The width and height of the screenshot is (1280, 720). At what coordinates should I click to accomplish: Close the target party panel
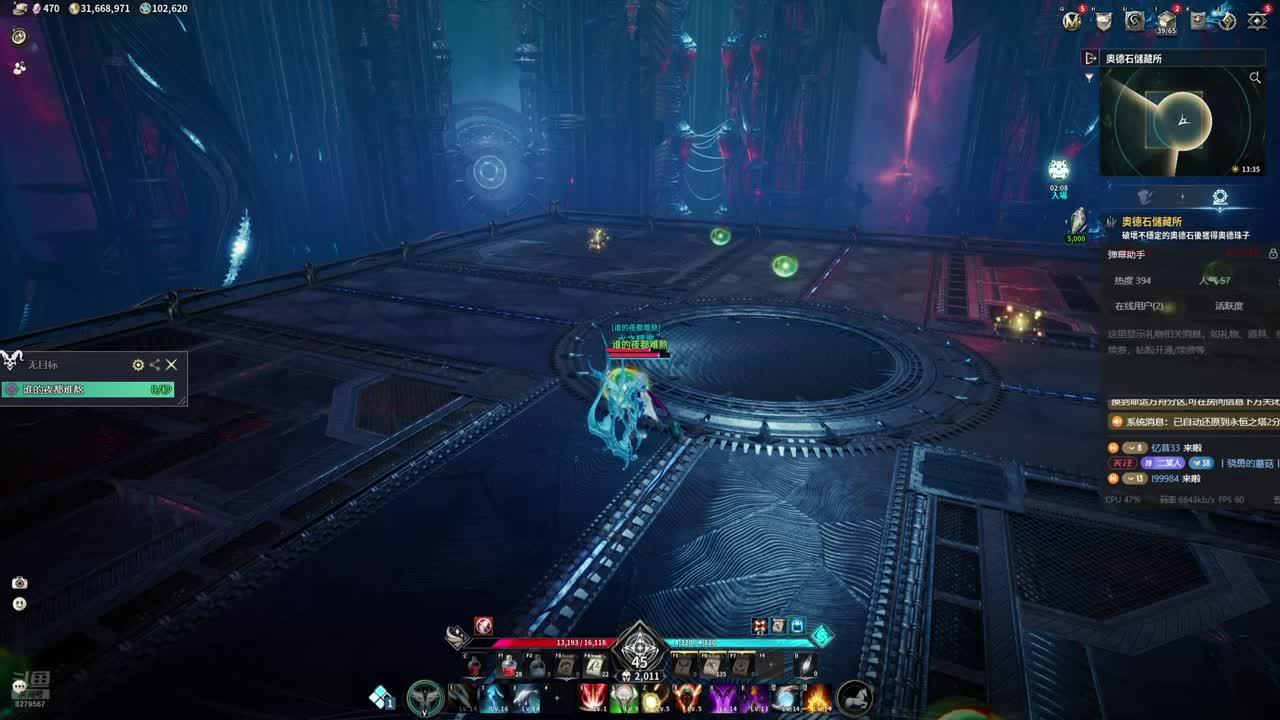point(171,365)
